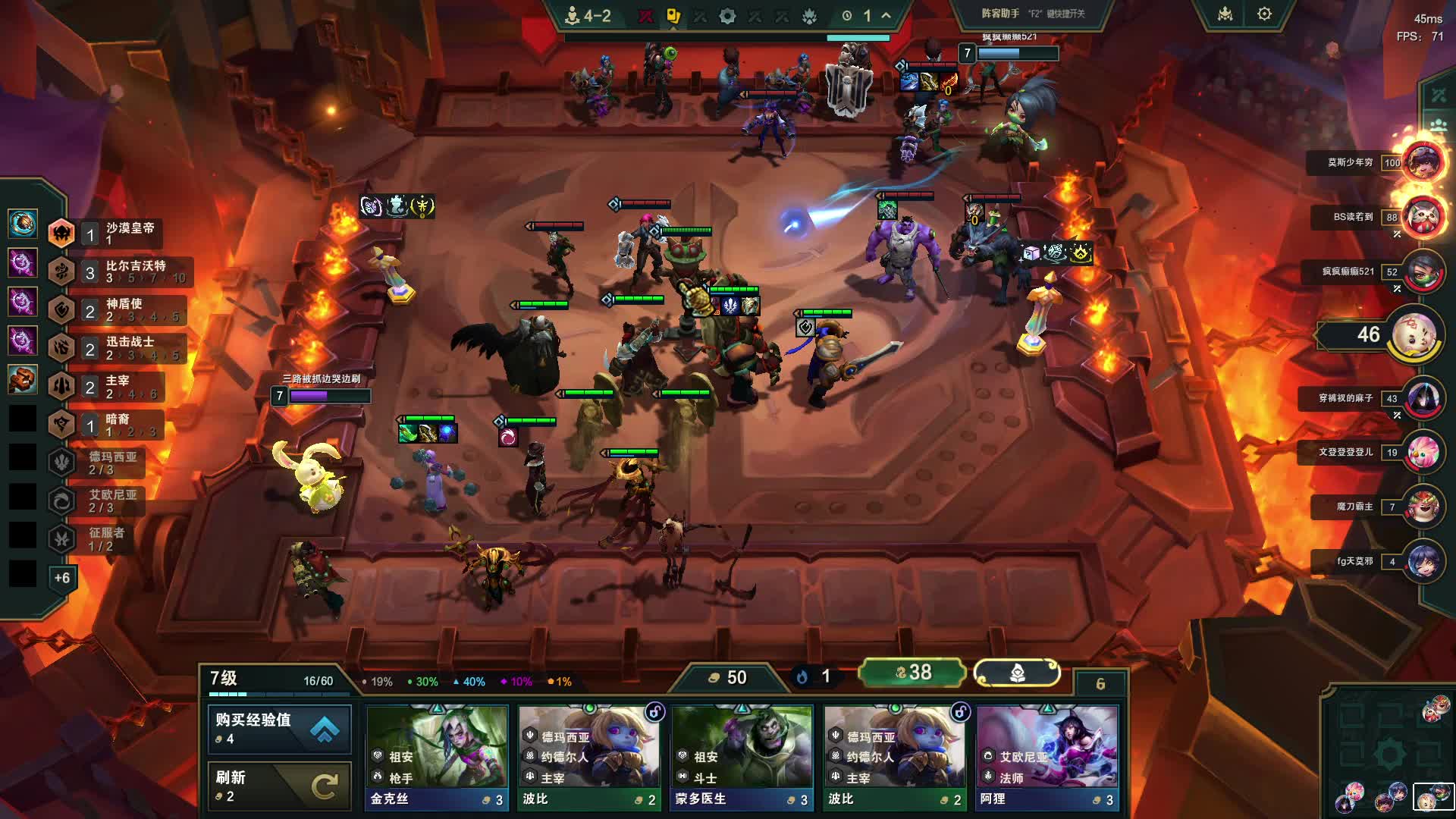The image size is (1456, 819).
Task: Open the settings gear icon
Action: (1264, 14)
